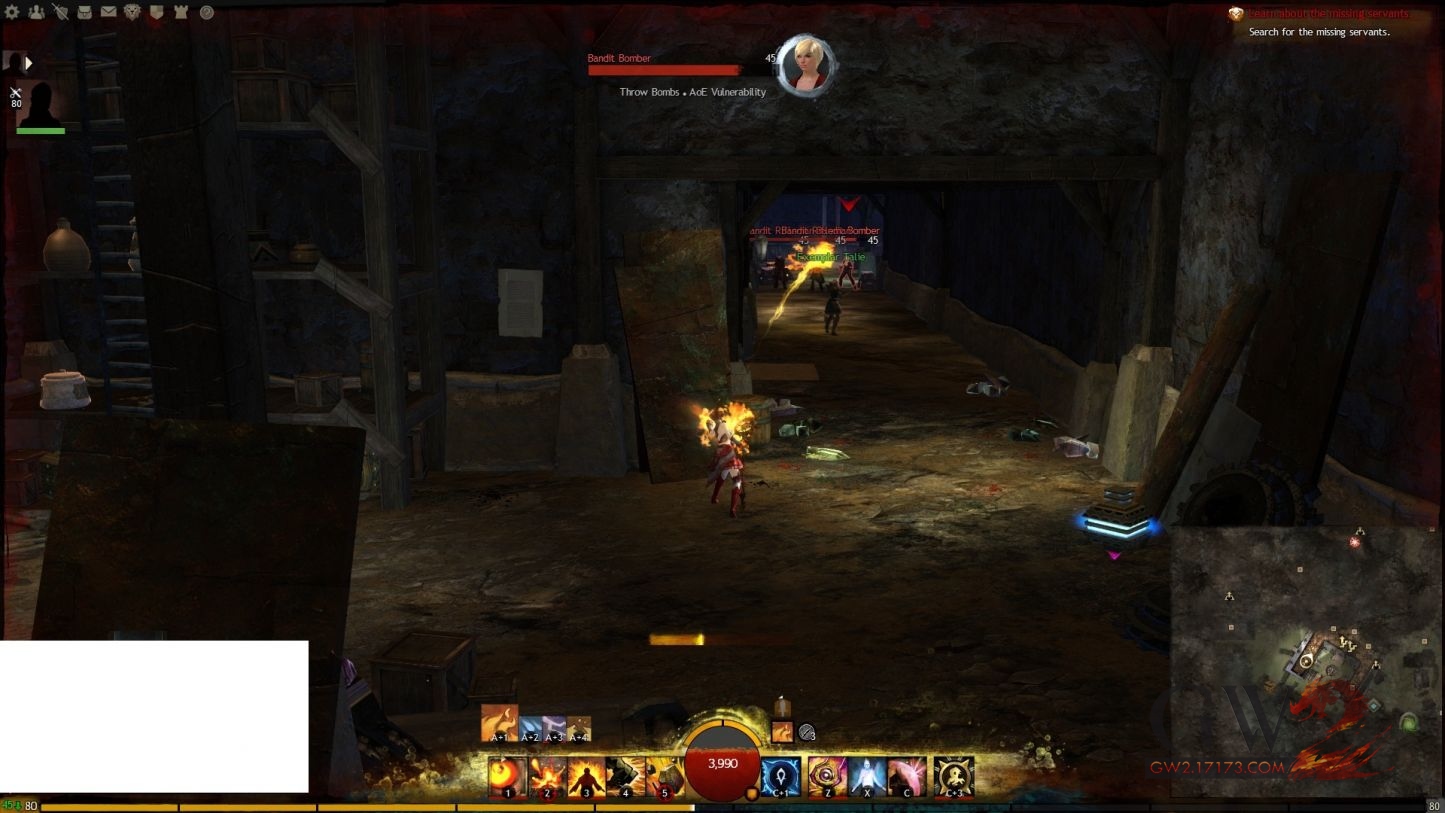Viewport: 1445px width, 813px height.
Task: Select the party member portrait
Action: [40, 104]
